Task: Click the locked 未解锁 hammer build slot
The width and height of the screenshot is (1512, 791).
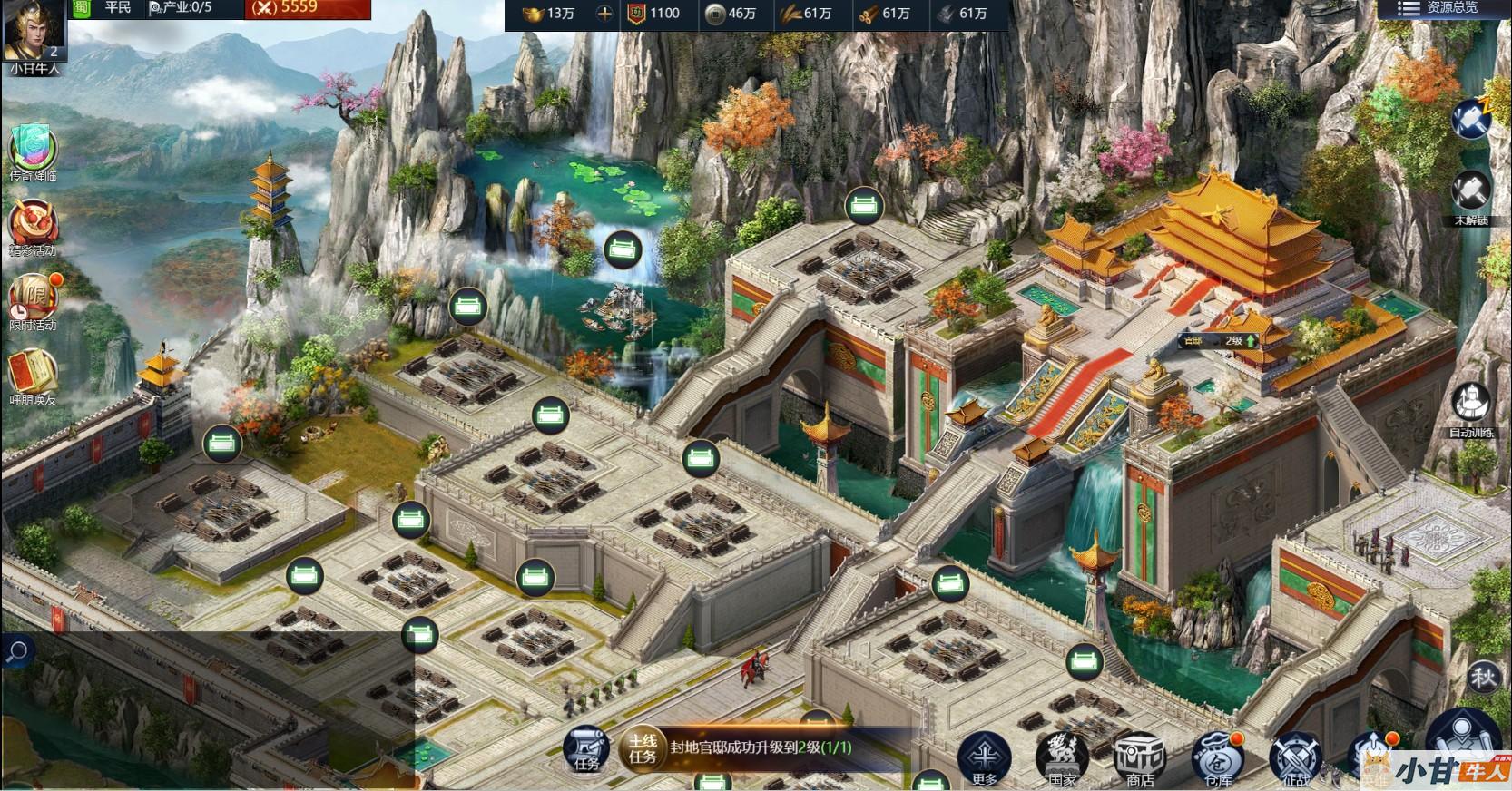Action: (1470, 194)
